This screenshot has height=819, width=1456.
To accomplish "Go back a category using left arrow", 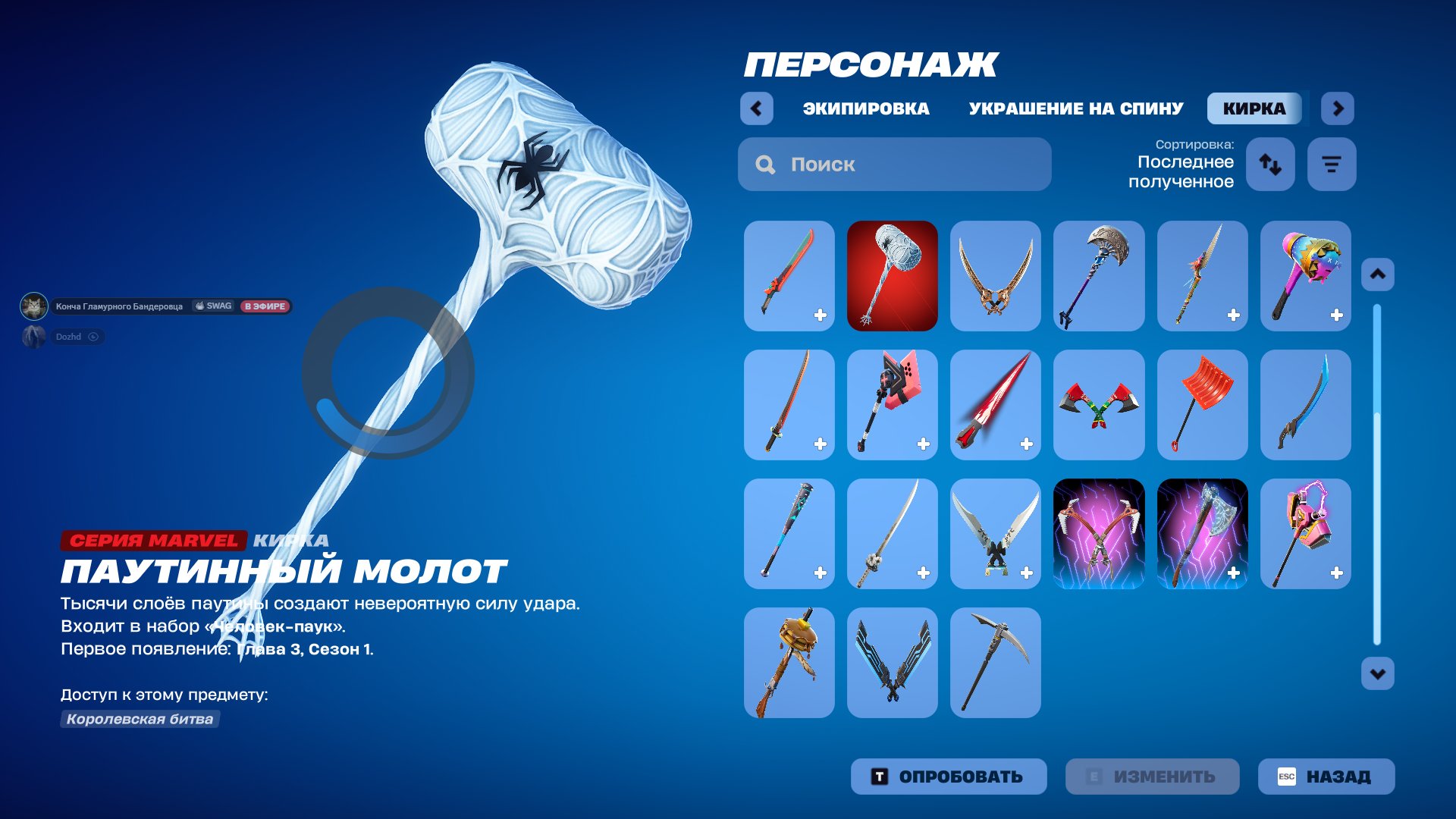I will click(755, 108).
